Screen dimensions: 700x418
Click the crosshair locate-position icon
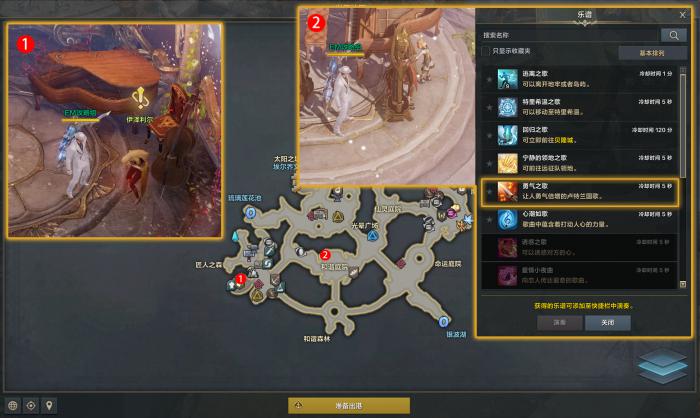(x=31, y=406)
